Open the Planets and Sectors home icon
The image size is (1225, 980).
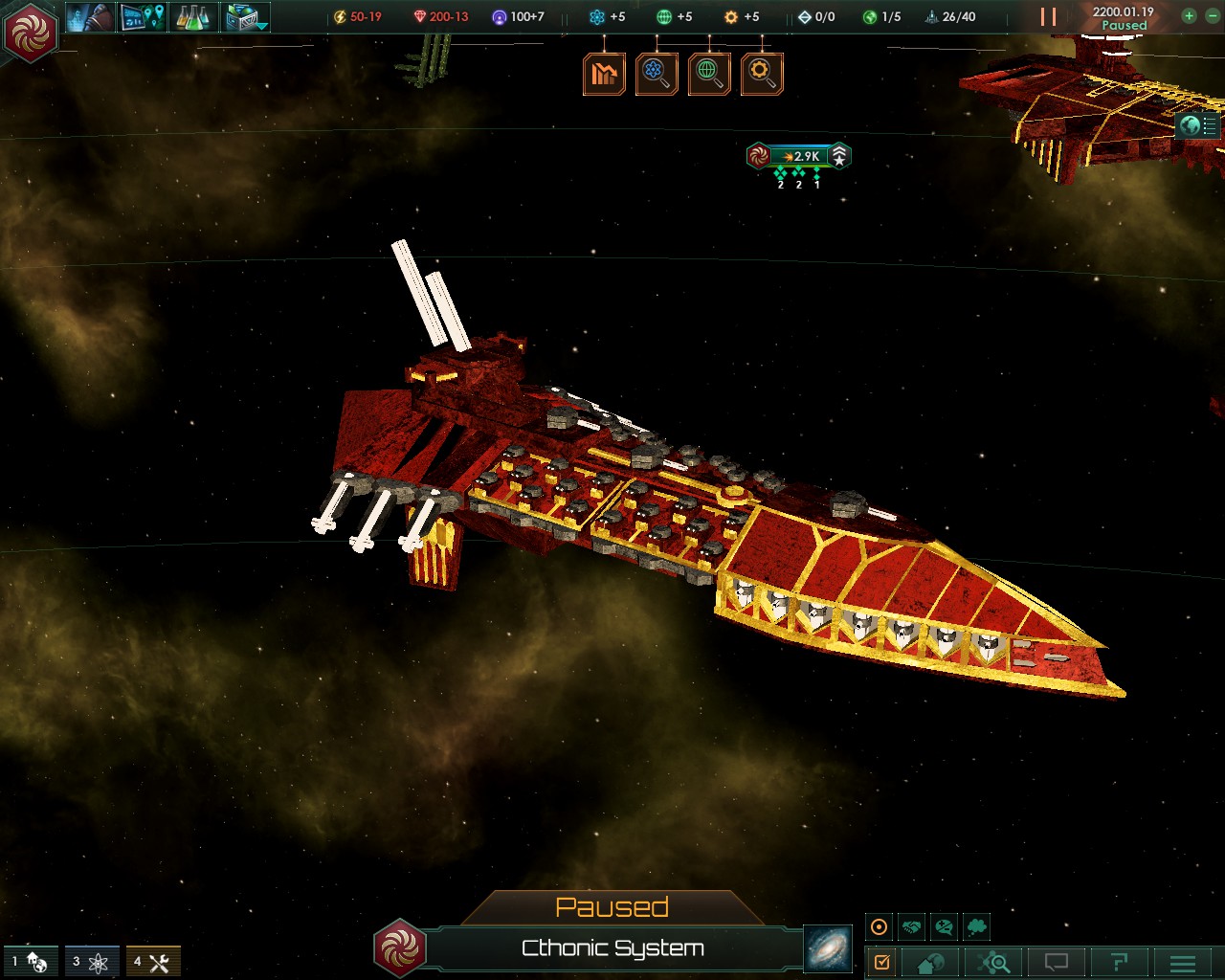931,963
